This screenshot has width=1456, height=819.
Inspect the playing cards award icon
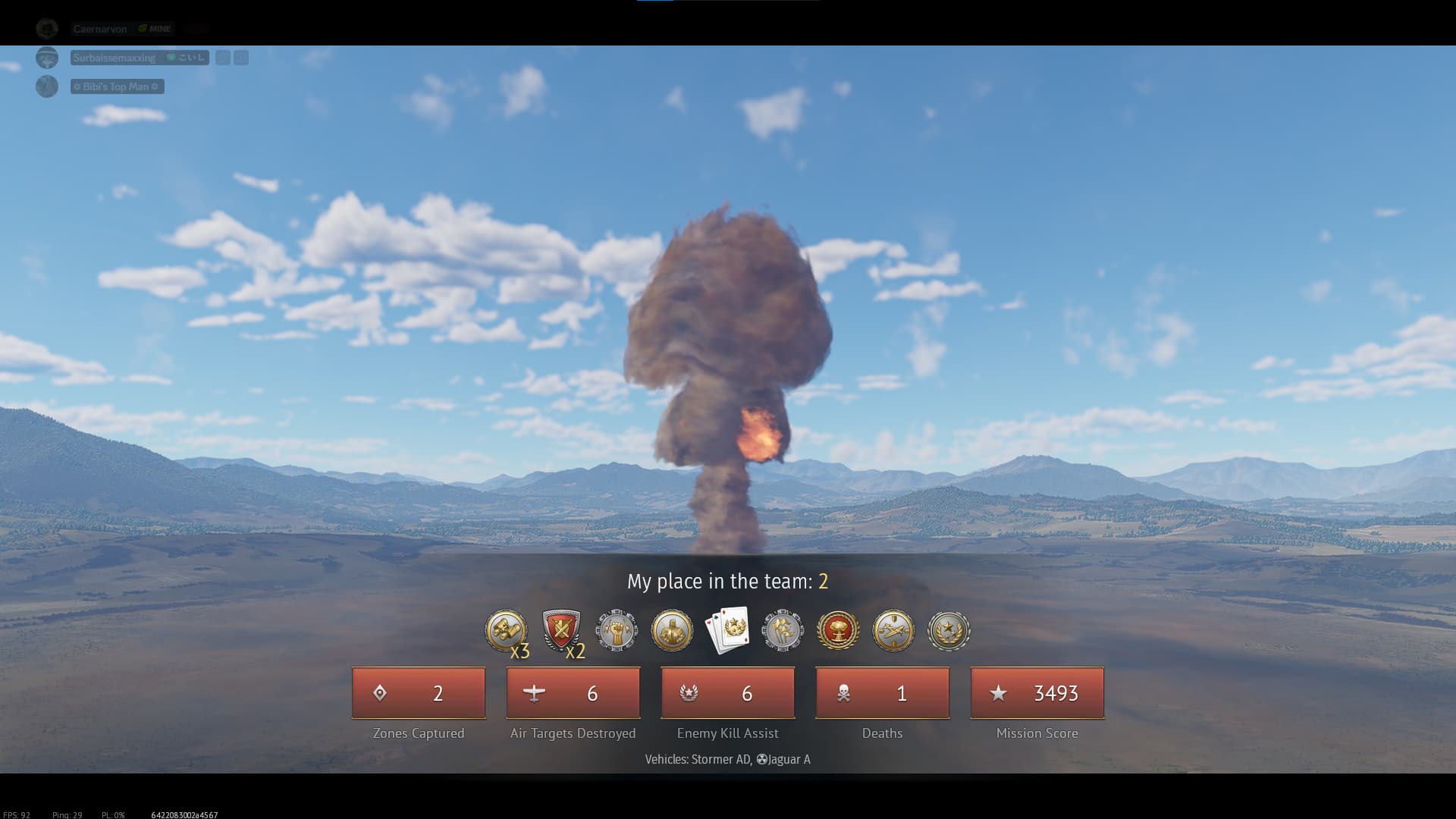pos(727,629)
